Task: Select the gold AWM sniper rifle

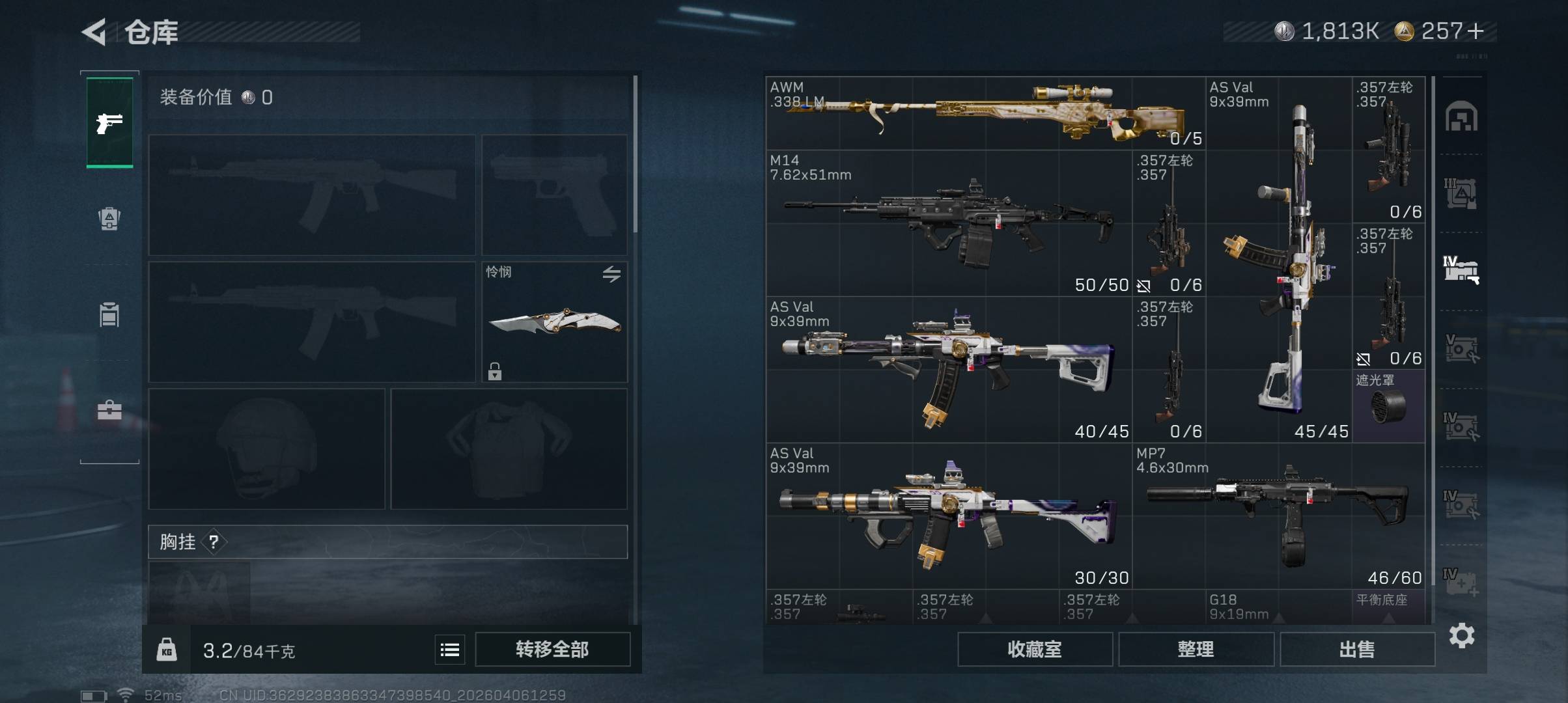Action: [x=985, y=113]
